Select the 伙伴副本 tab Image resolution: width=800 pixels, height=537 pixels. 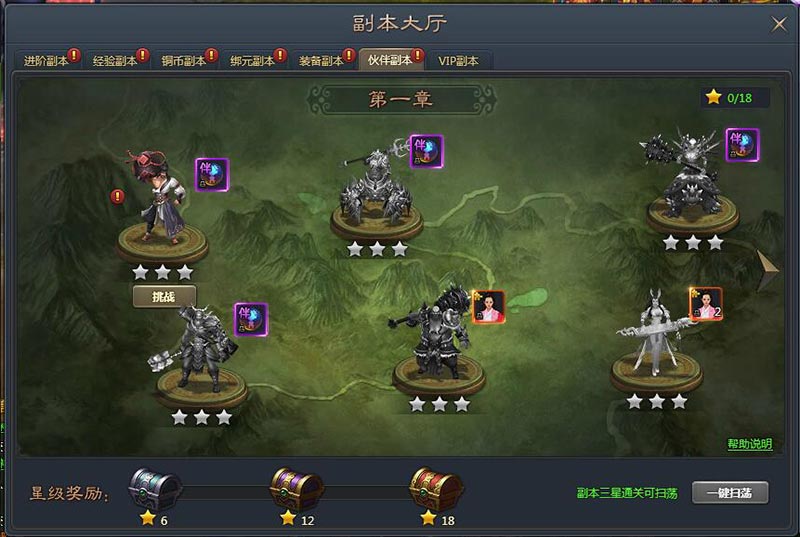tap(389, 60)
